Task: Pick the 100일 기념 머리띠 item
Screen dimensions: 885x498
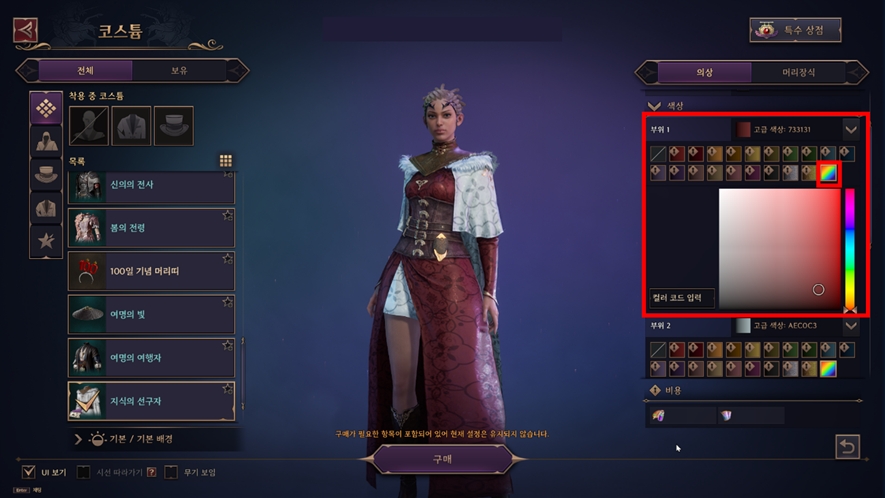Action: click(151, 271)
